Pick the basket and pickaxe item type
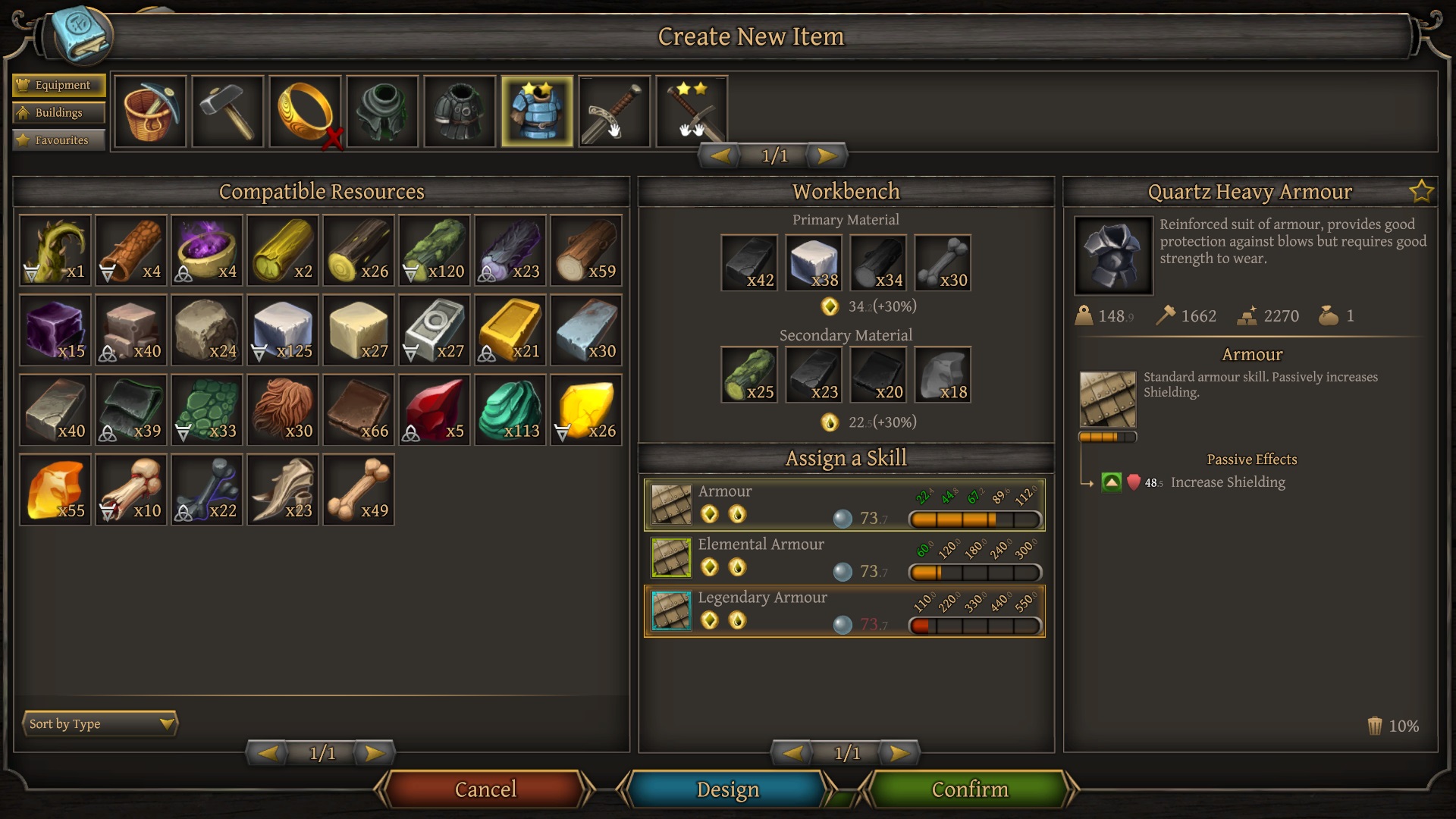This screenshot has height=819, width=1456. [x=150, y=111]
